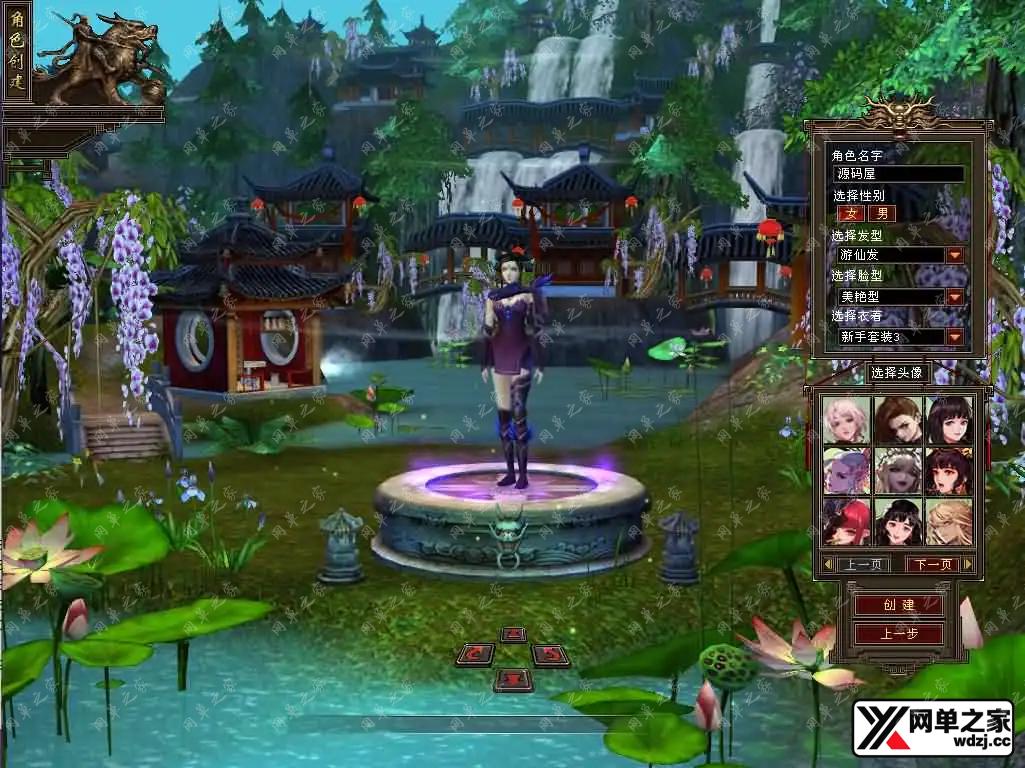The image size is (1025, 768).
Task: Go to 上一页 previous portrait page
Action: [862, 564]
